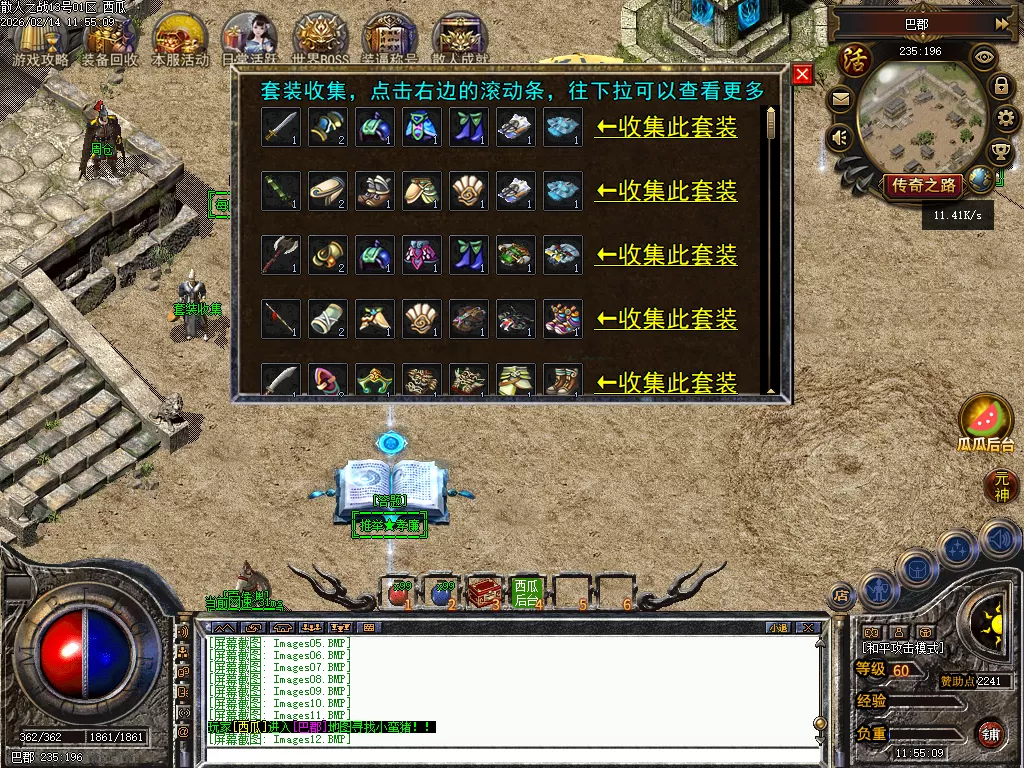1024x768 pixels.
Task: Click the round 元神 button
Action: point(1001,487)
